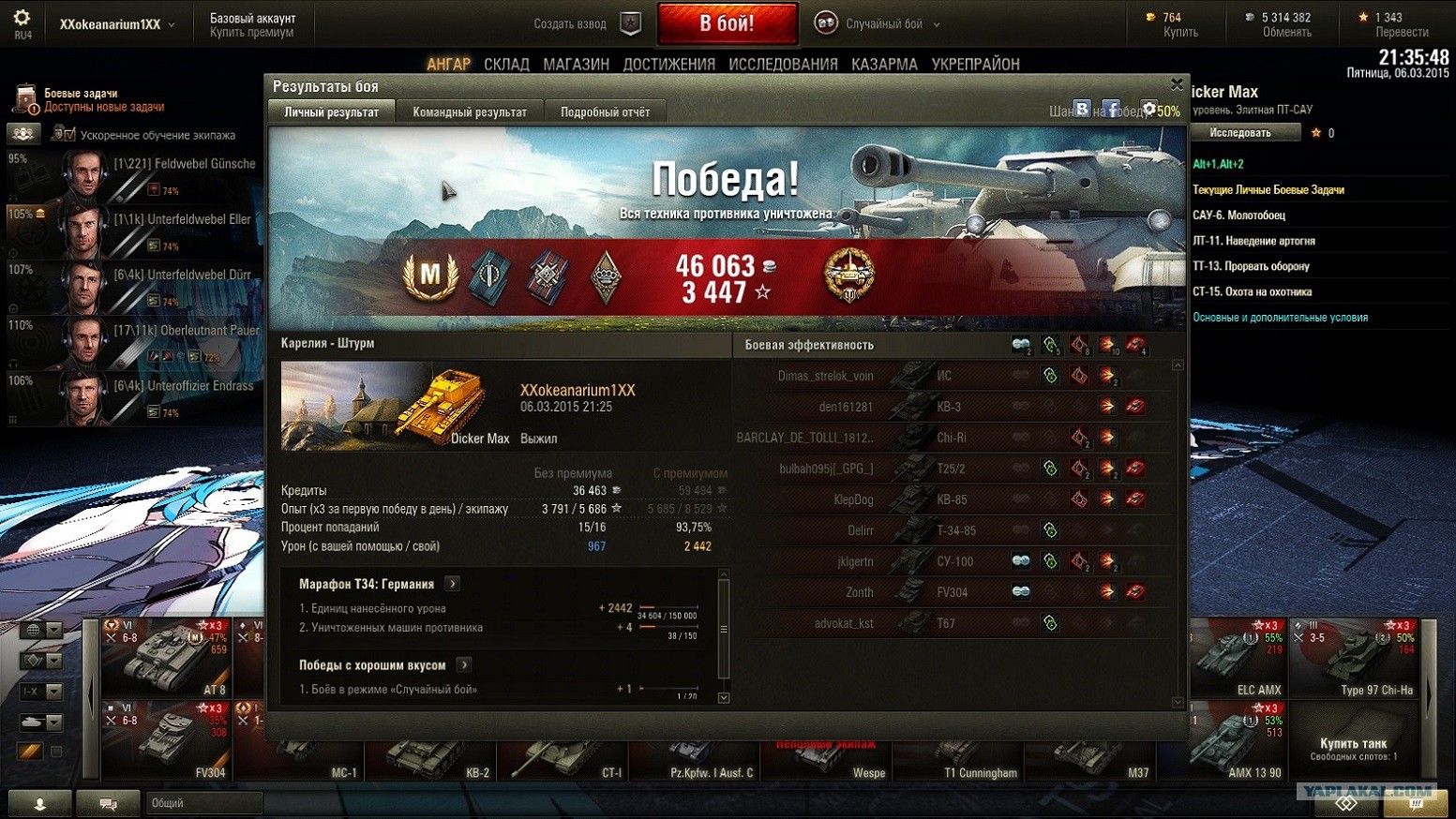
Task: Select the AT 8 tank in carousel
Action: pos(165,657)
